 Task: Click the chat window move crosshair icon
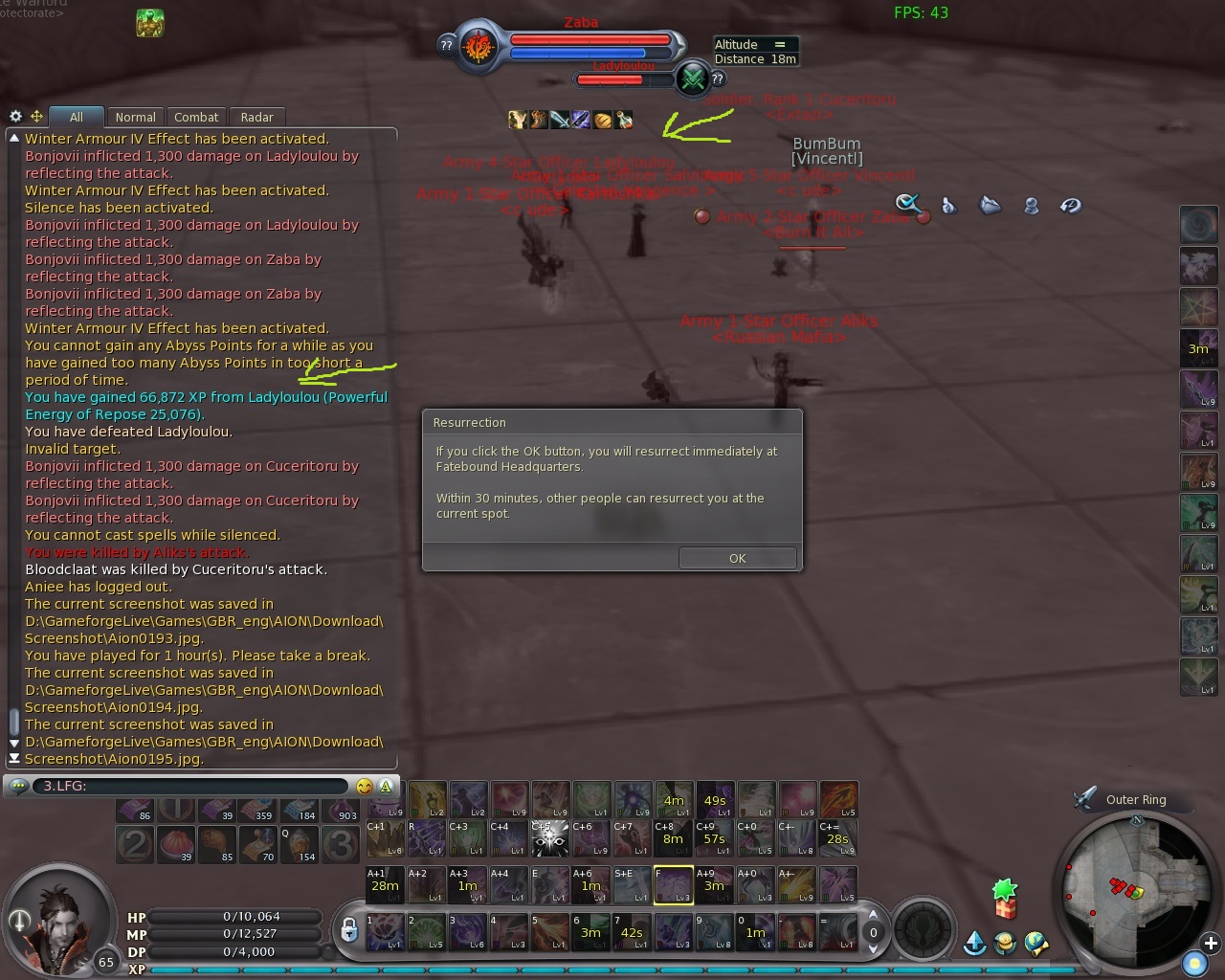click(x=36, y=116)
